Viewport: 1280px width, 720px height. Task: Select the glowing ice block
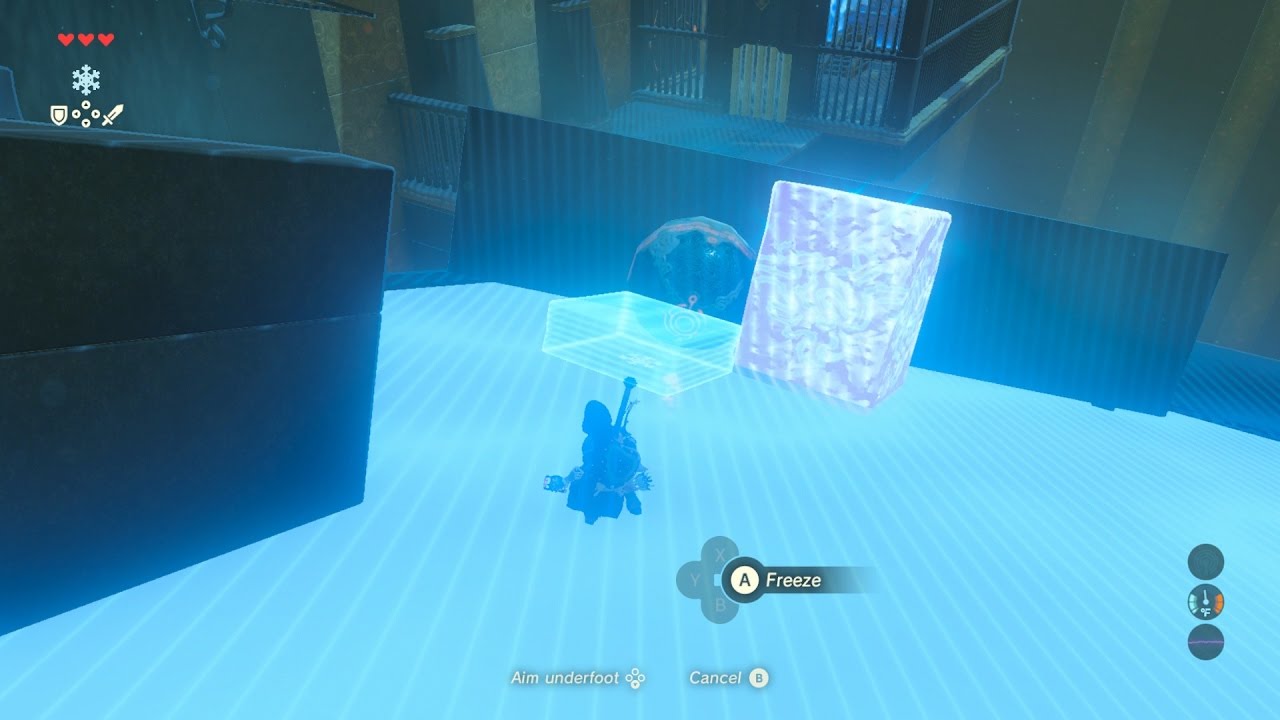[845, 290]
